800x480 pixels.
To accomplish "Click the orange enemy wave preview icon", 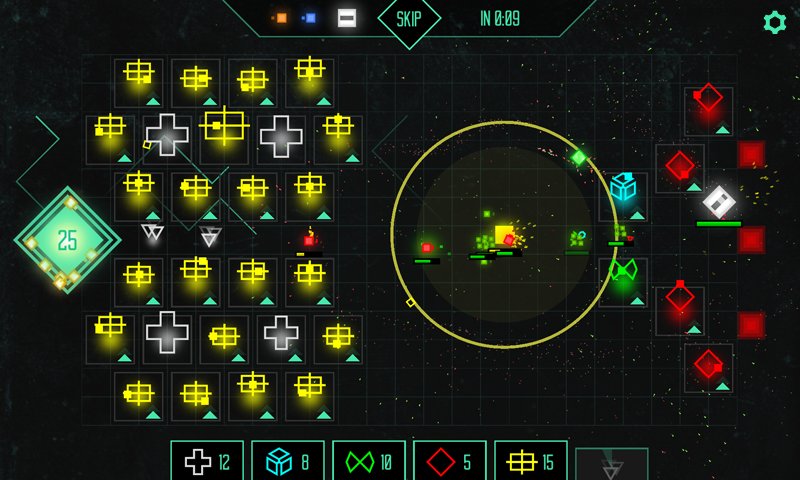I will tap(281, 18).
